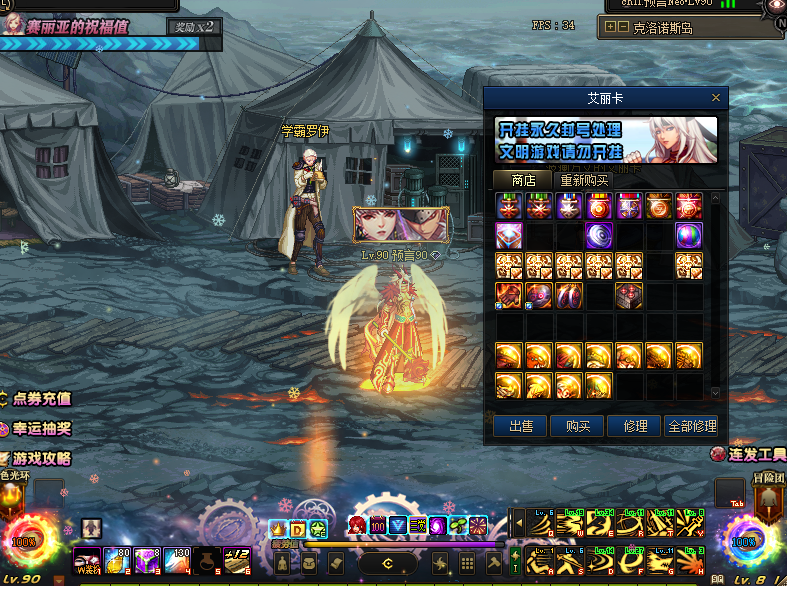Close the 艾丽卡 shop window
The height and width of the screenshot is (592, 798).
point(715,98)
